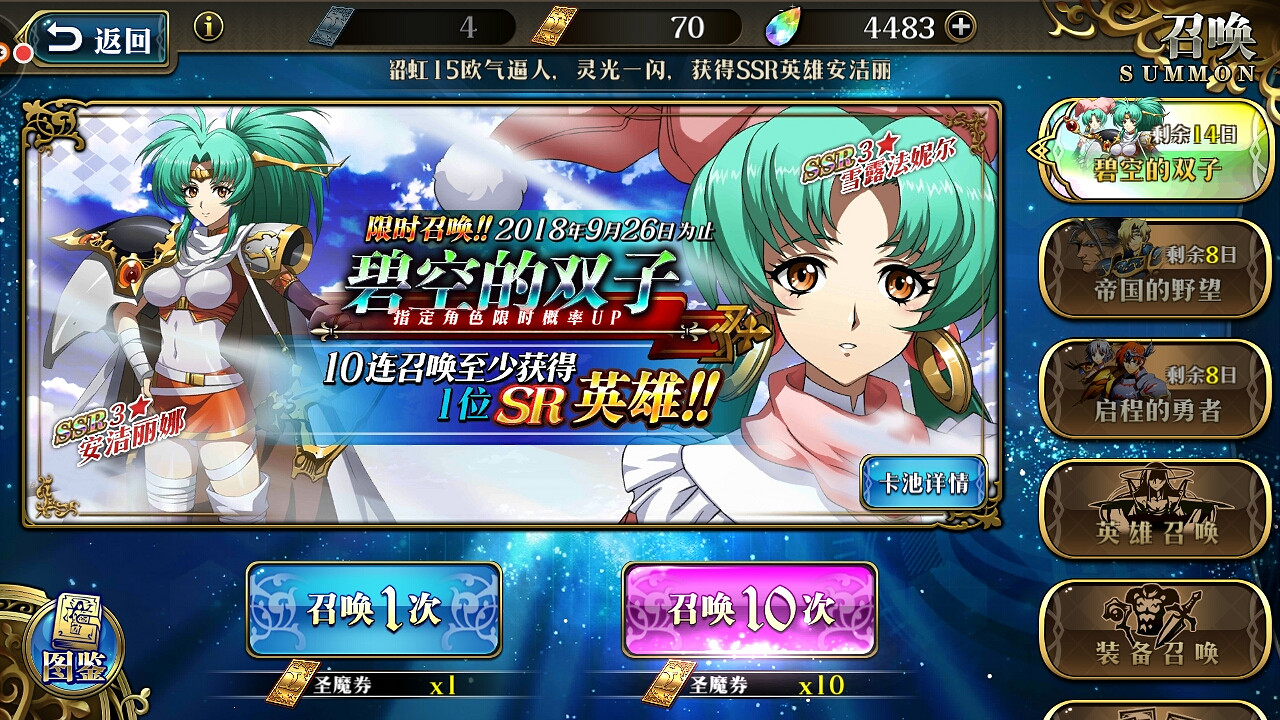This screenshot has height=720, width=1280.
Task: View the 卡池详情 gacha details
Action: coord(922,483)
